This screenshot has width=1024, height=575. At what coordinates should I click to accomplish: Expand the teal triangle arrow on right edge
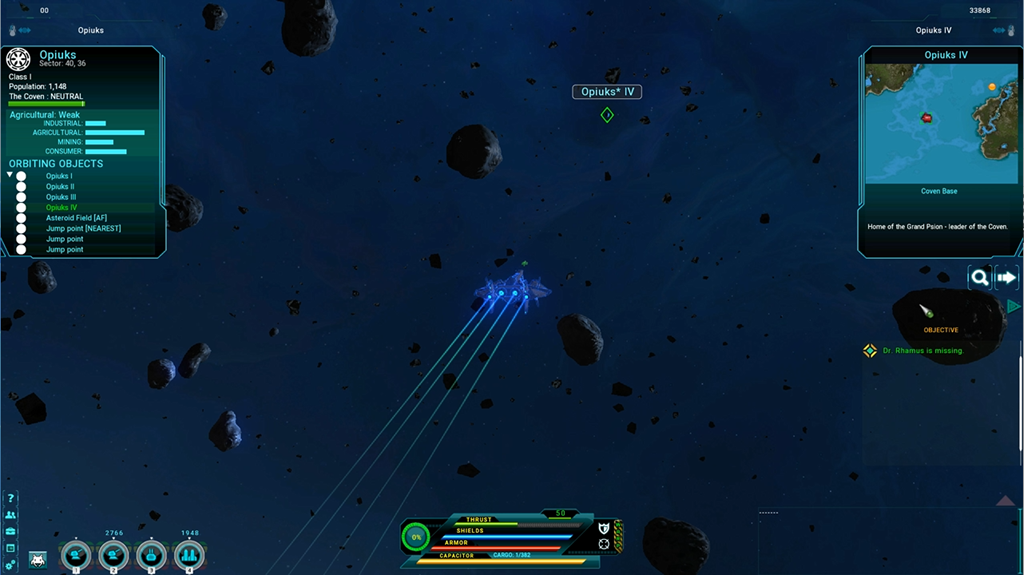[1013, 306]
